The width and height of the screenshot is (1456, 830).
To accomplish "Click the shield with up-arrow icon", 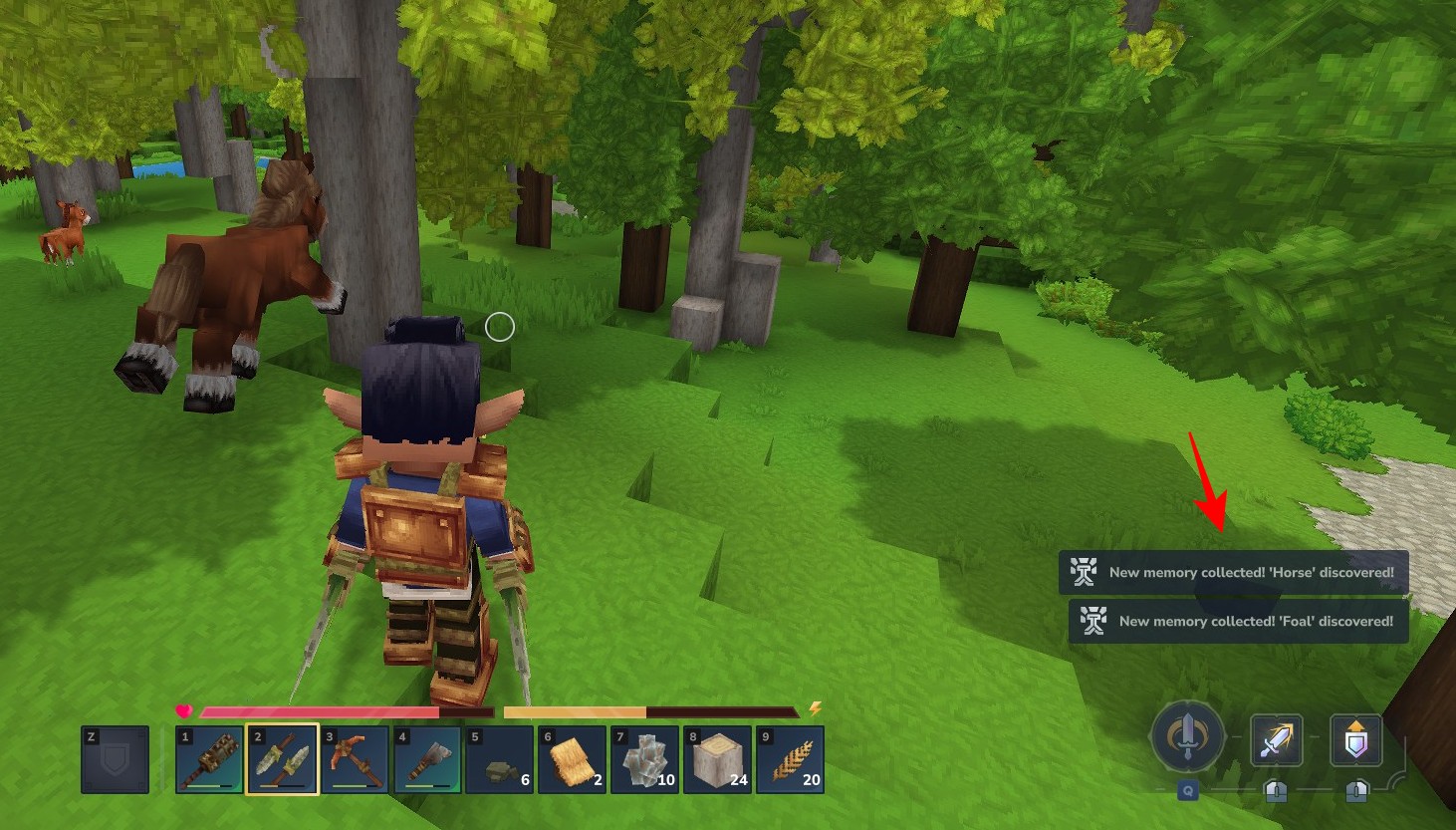I will pos(1355,740).
